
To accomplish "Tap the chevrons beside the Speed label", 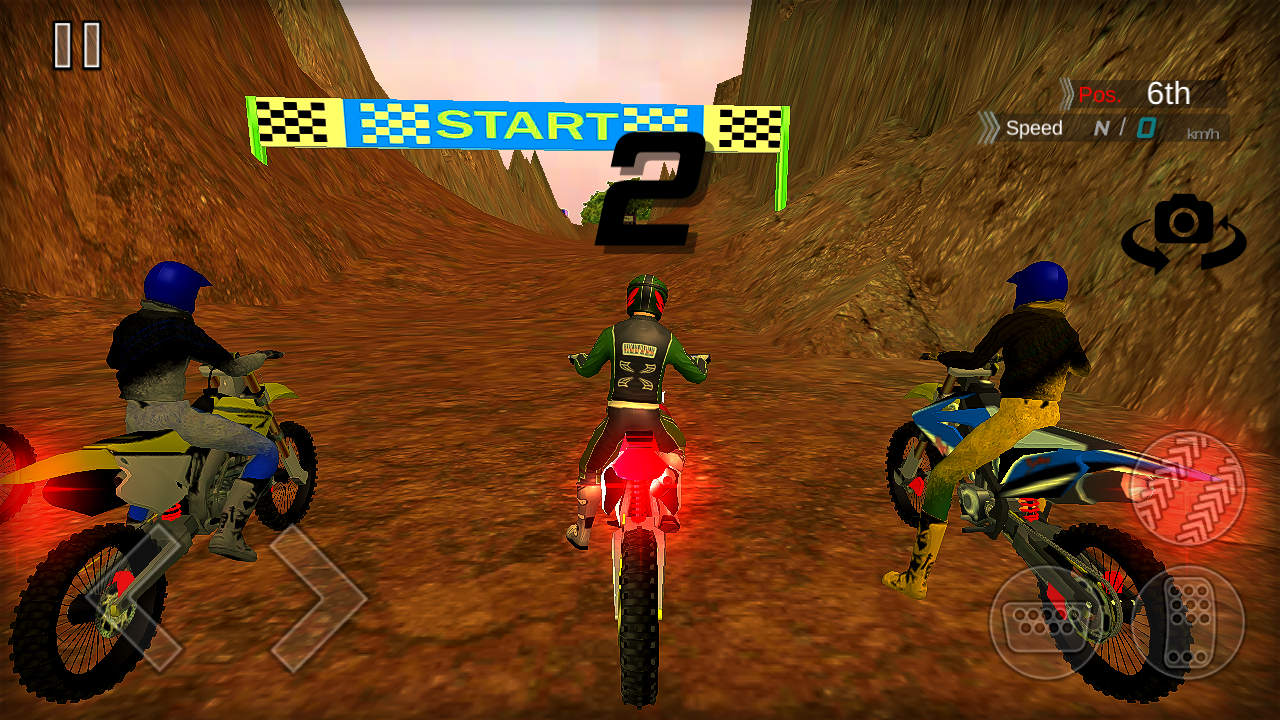I will (x=990, y=128).
